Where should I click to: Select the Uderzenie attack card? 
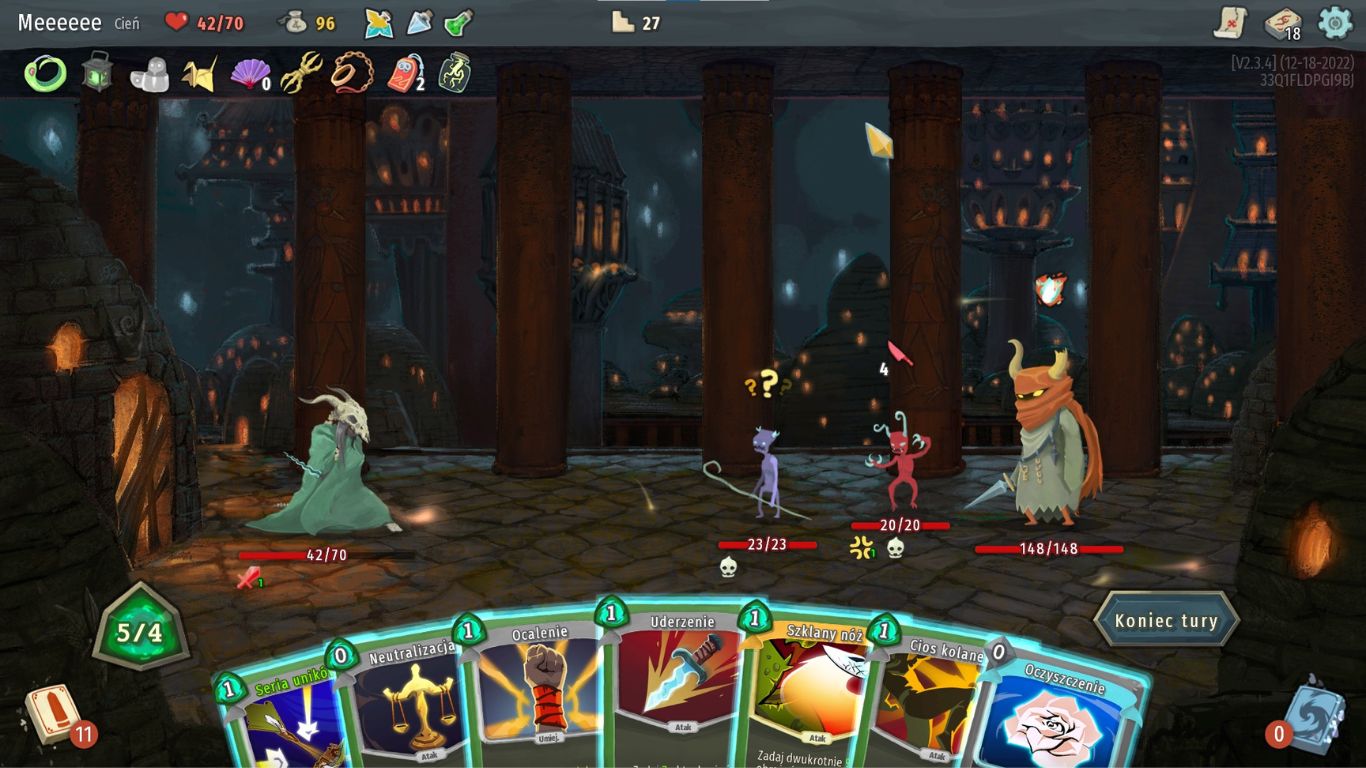point(675,680)
